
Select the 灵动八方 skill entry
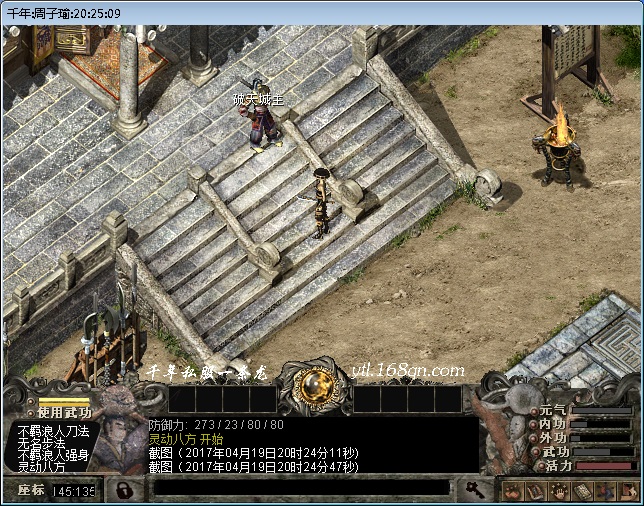(40, 467)
